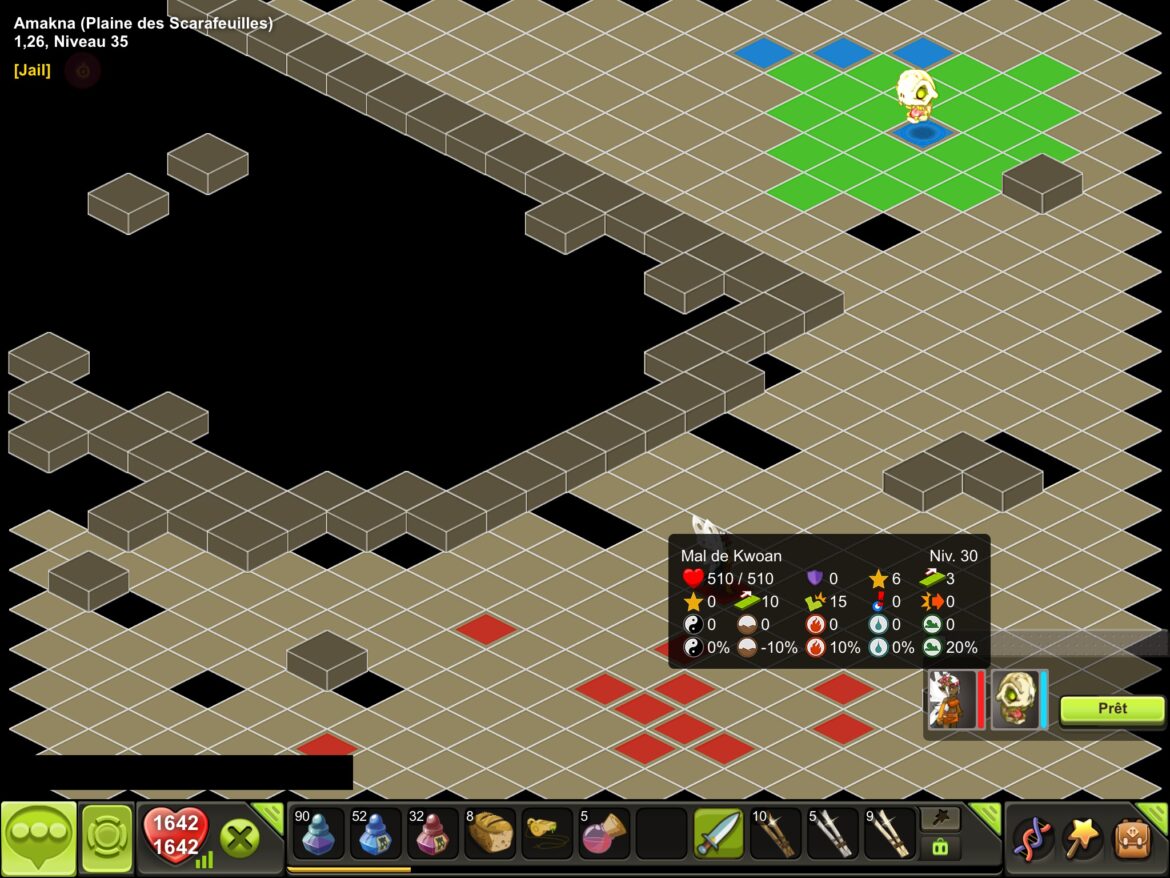Use the pink flask with 5 count
The width and height of the screenshot is (1170, 878).
tap(604, 834)
